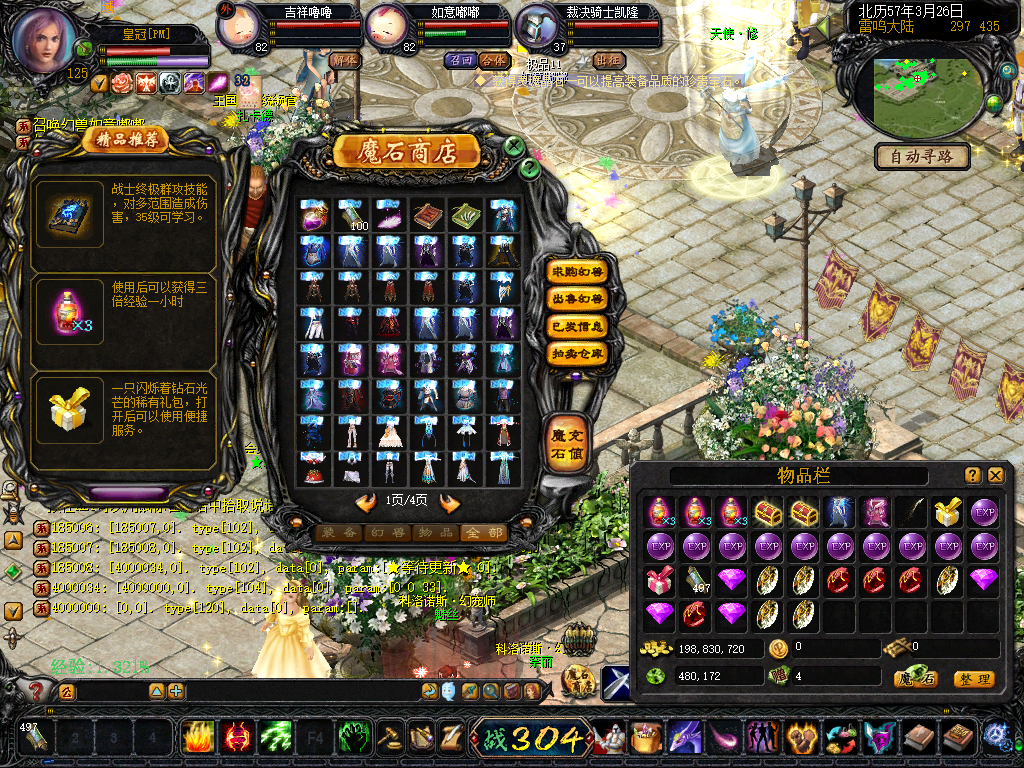Viewport: 1024px width, 768px height.
Task: Select the yellow-ribbon gift box in inventory
Action: pyautogui.click(x=948, y=512)
